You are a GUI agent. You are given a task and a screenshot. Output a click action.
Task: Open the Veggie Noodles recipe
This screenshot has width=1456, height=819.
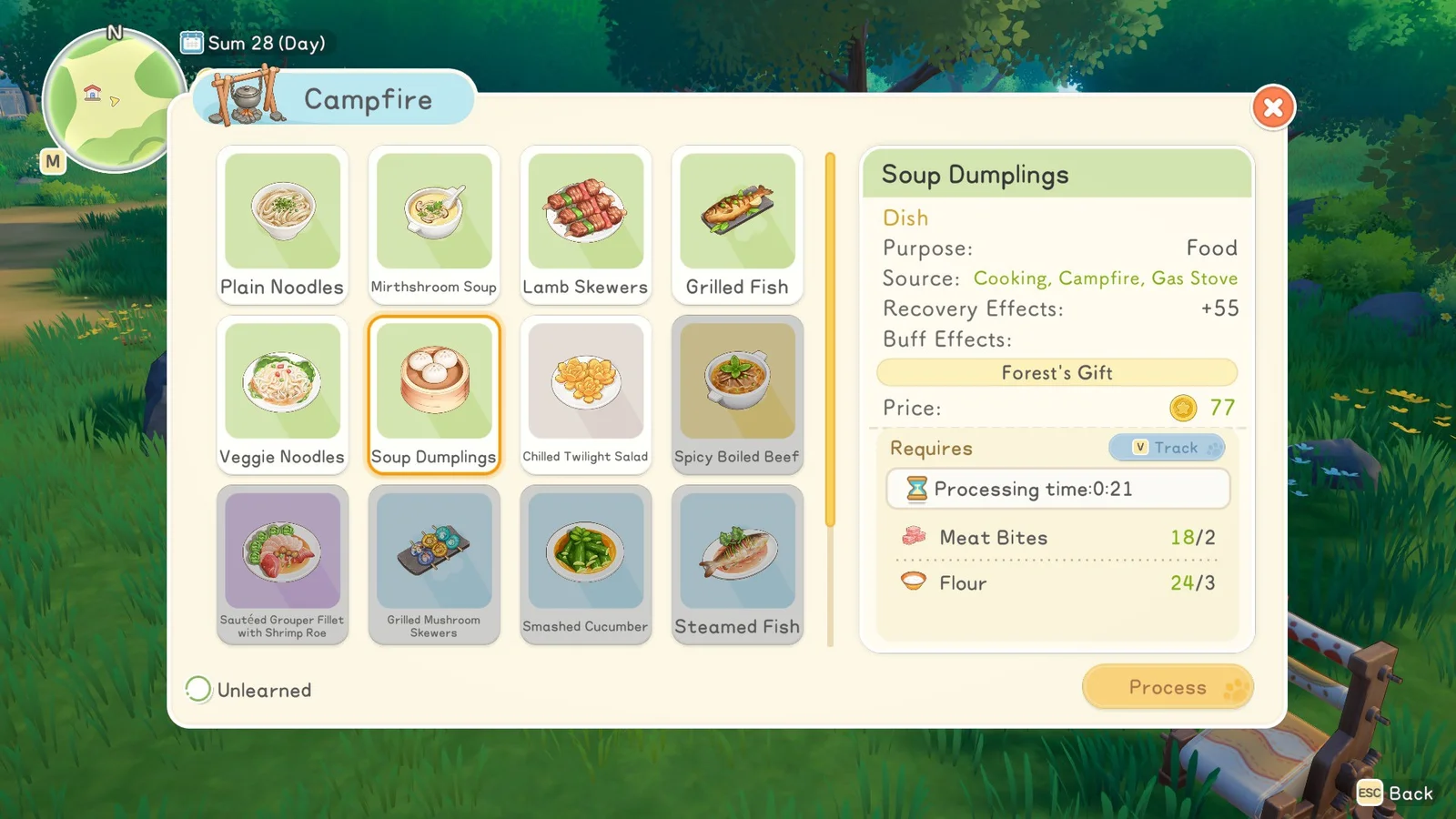click(282, 394)
